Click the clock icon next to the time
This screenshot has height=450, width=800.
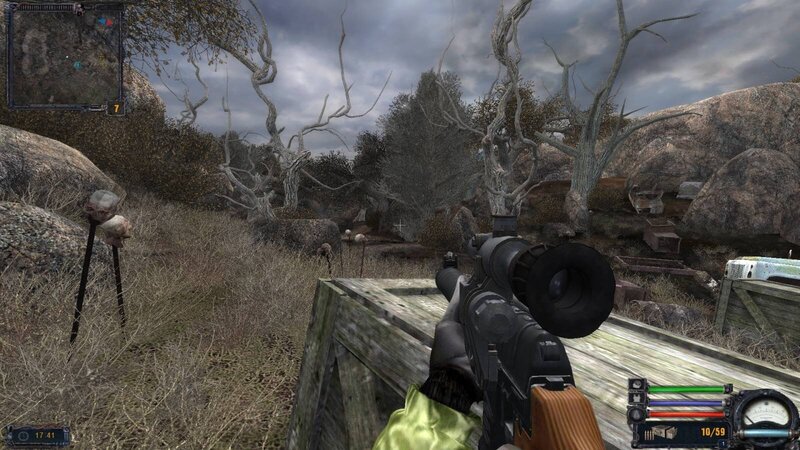pos(22,435)
